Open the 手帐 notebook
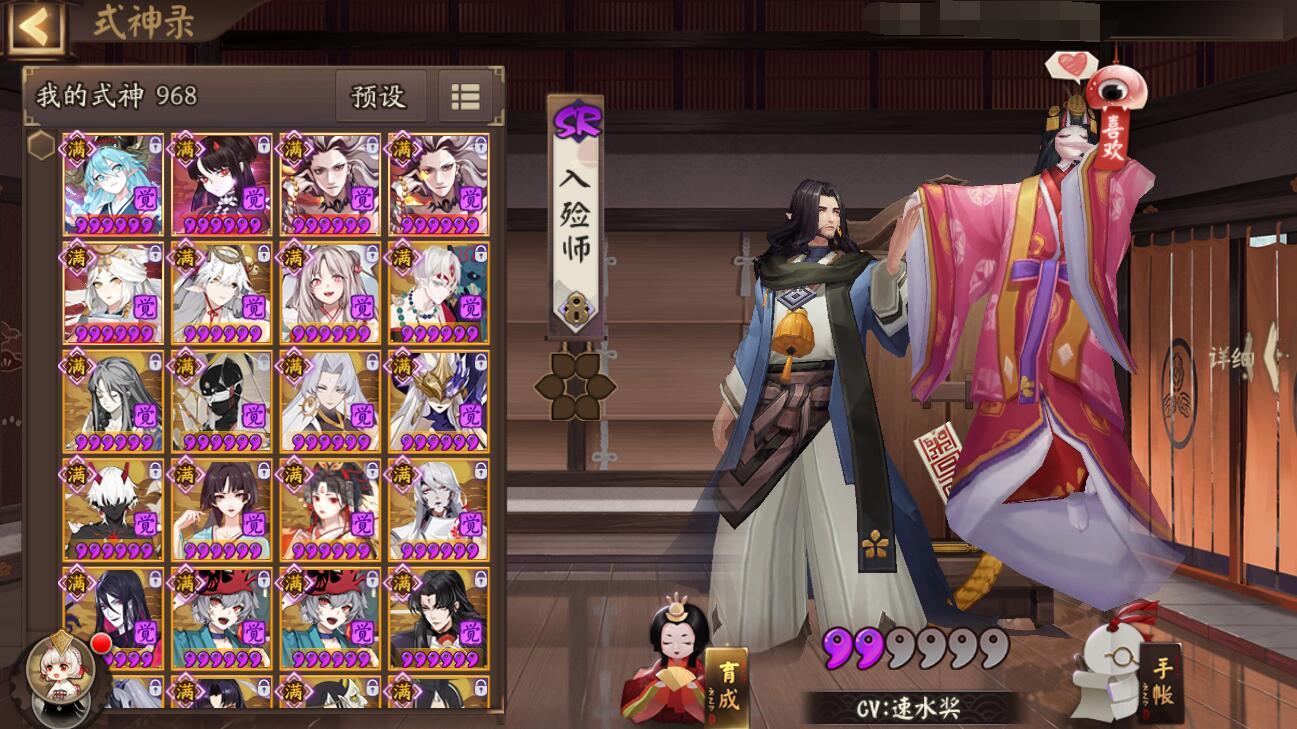Image resolution: width=1297 pixels, height=729 pixels. 1160,682
